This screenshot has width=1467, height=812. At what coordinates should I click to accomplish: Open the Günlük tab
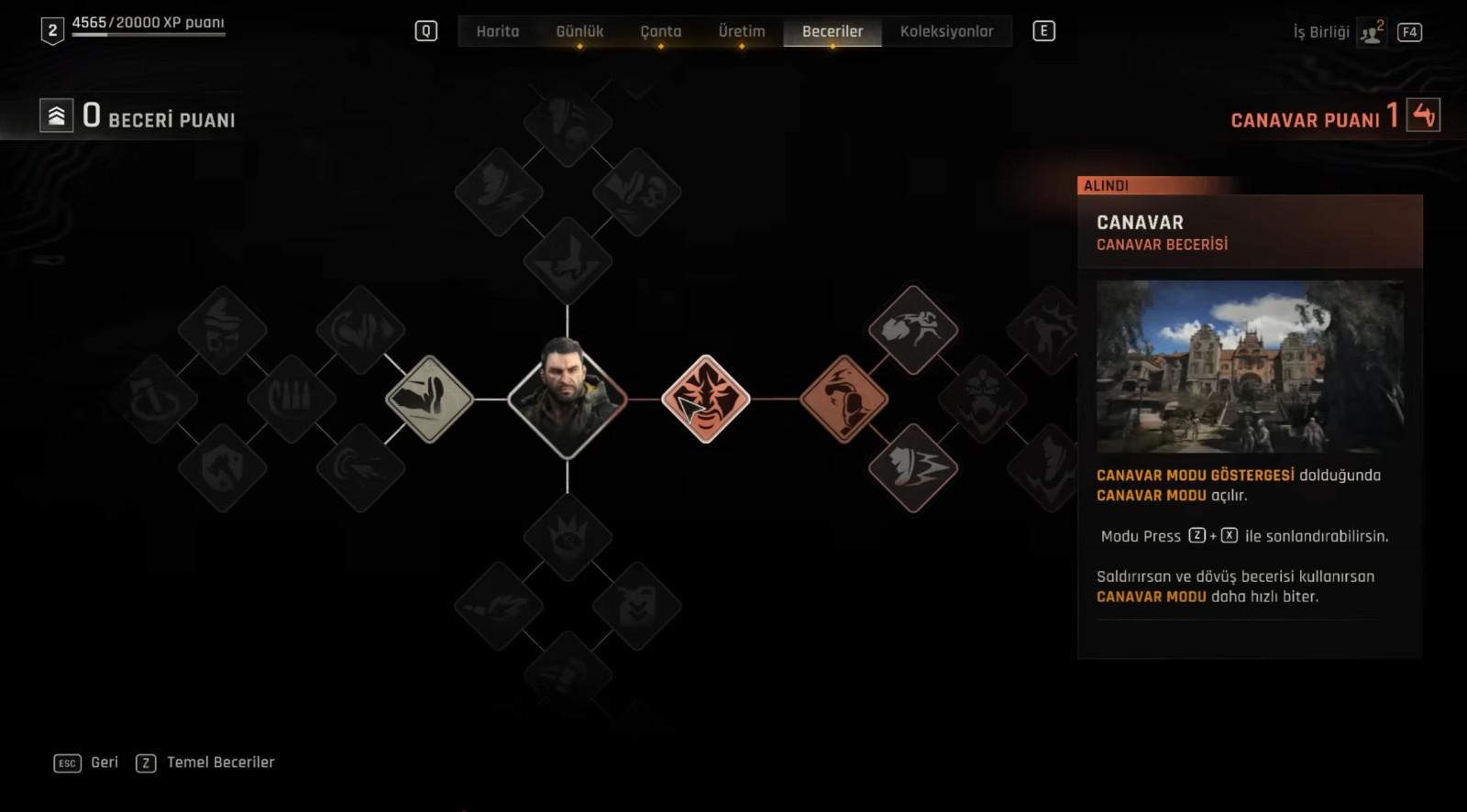[x=579, y=31]
